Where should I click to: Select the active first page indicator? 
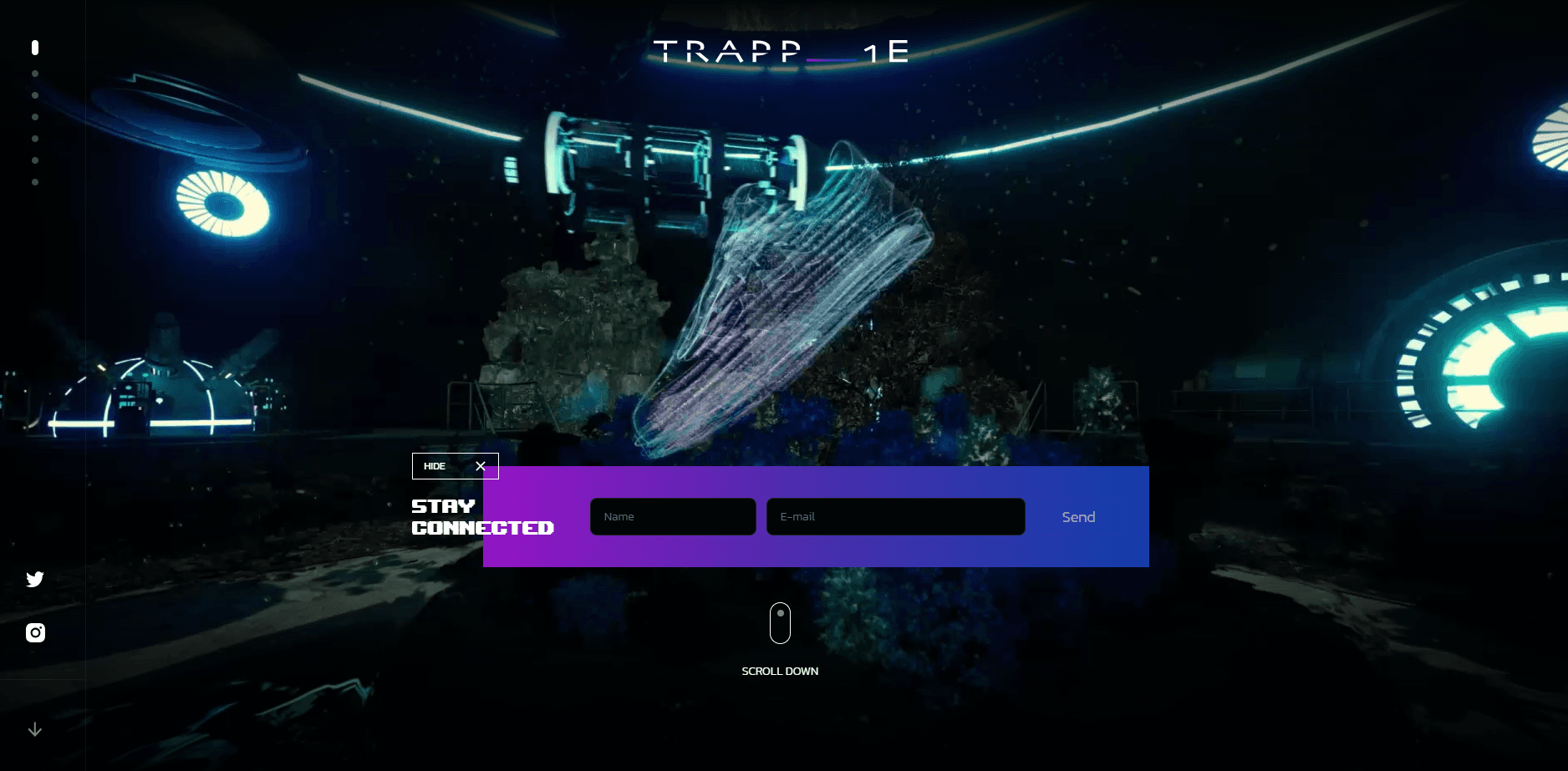[35, 48]
